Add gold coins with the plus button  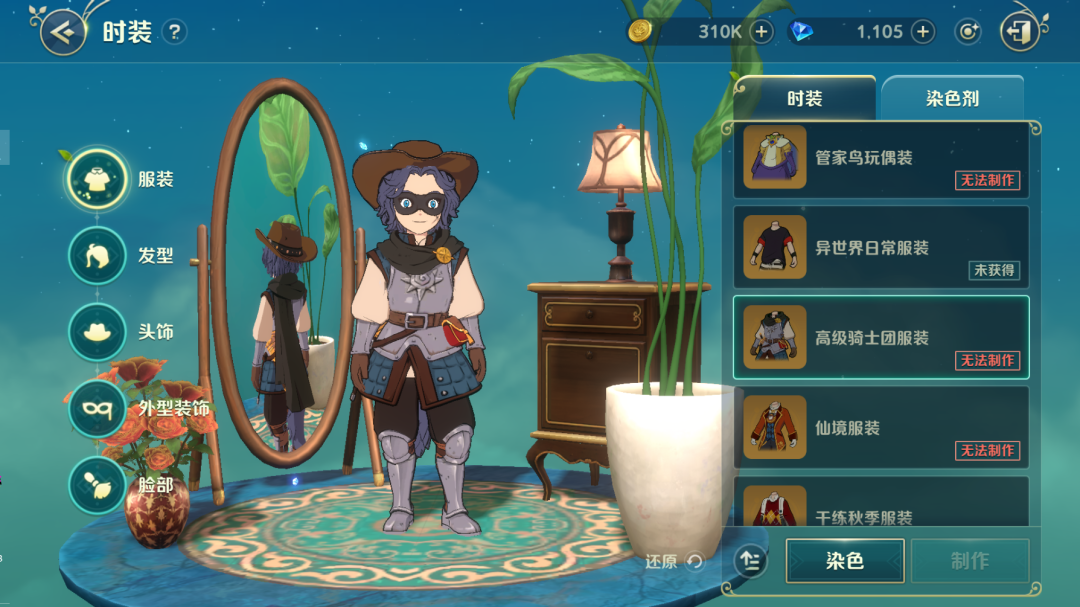[x=762, y=32]
